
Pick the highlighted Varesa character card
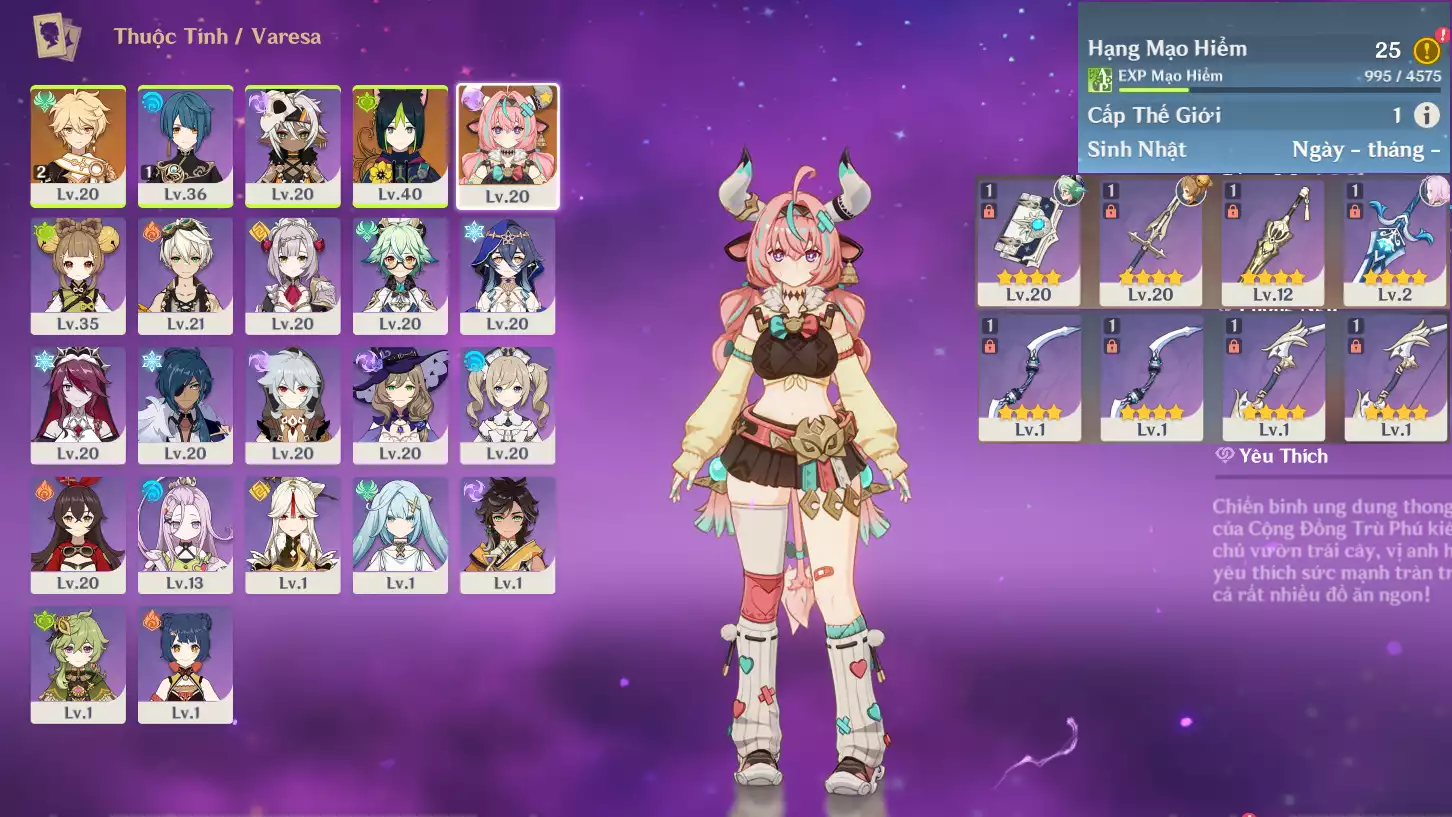pos(508,146)
